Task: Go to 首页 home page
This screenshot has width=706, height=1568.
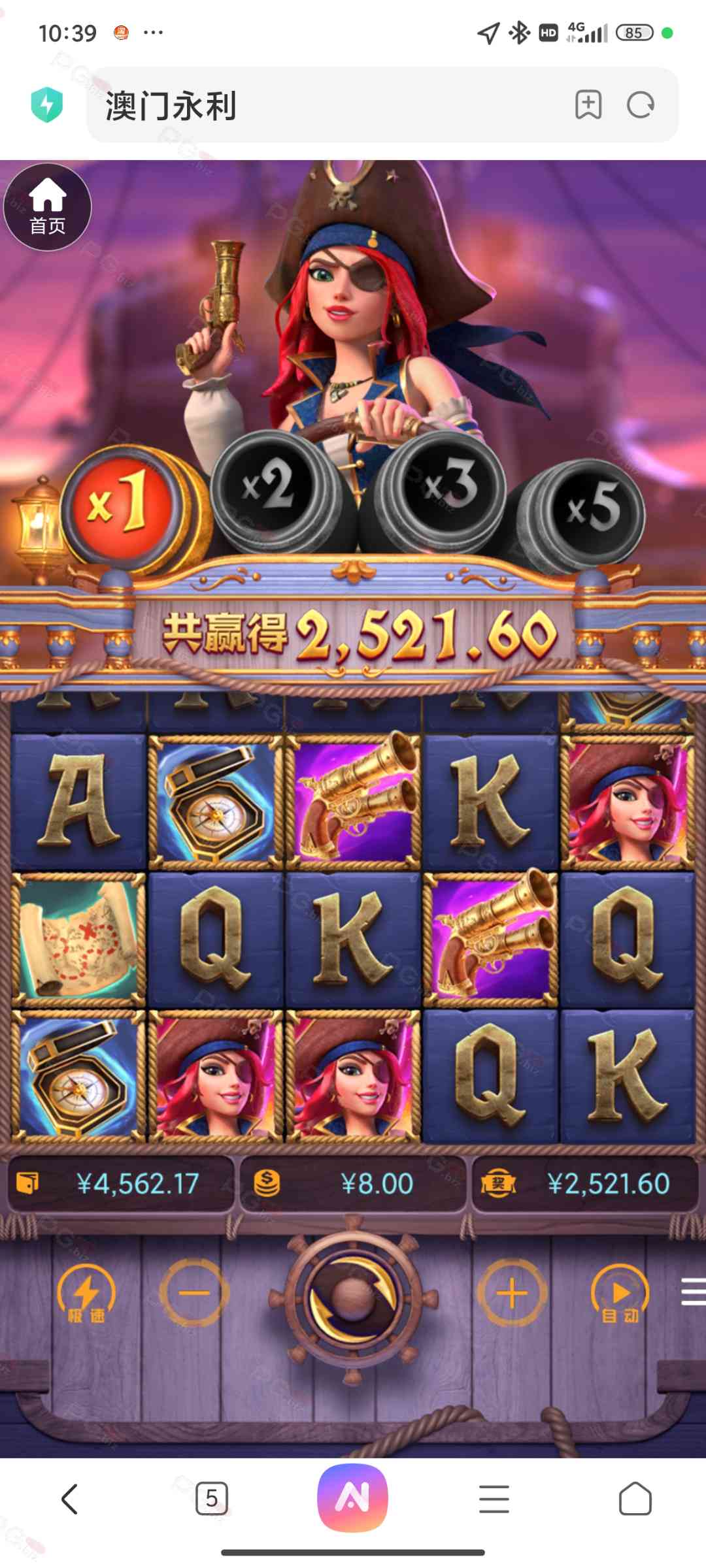Action: tap(47, 207)
